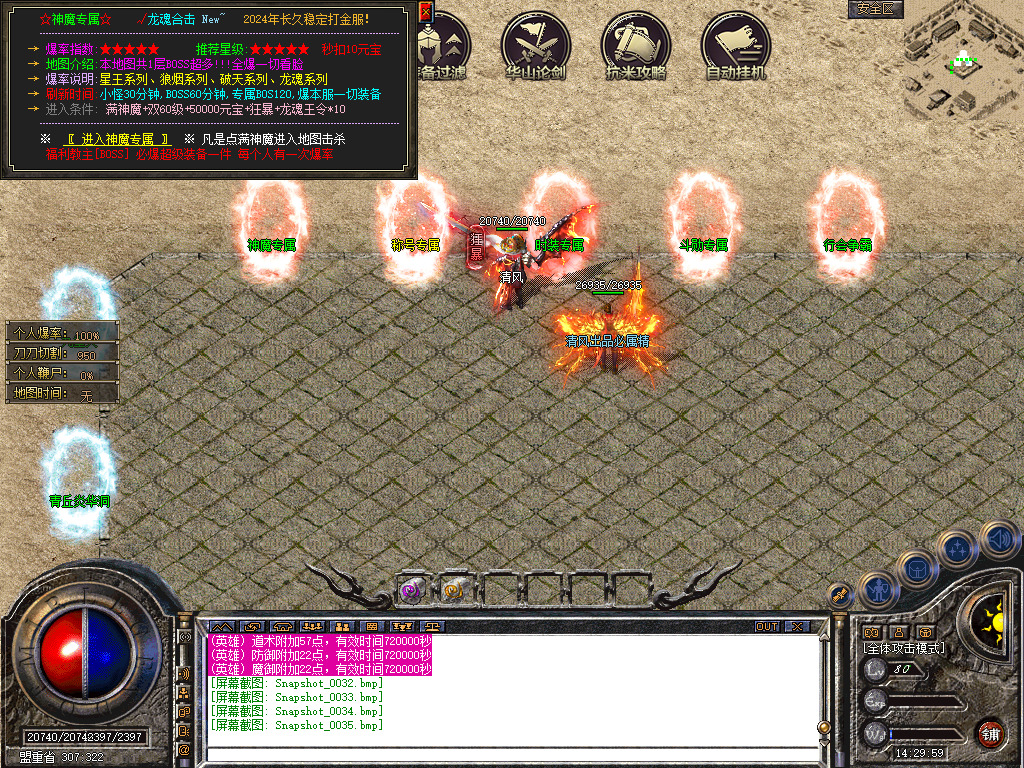Click the 进入神魔专属 entry link

click(118, 138)
